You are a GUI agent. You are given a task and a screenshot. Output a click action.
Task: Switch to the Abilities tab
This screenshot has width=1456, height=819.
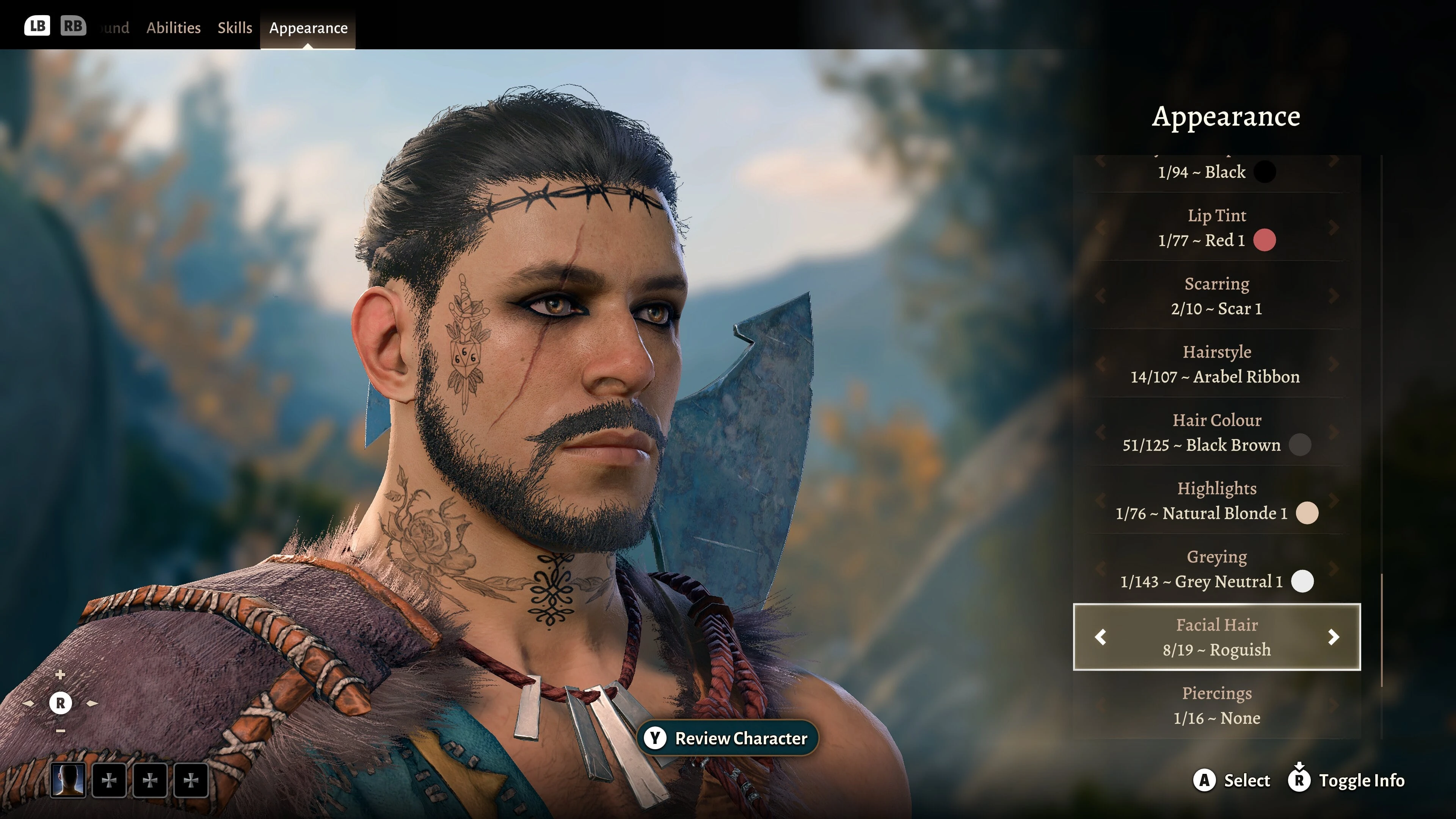pos(173,28)
